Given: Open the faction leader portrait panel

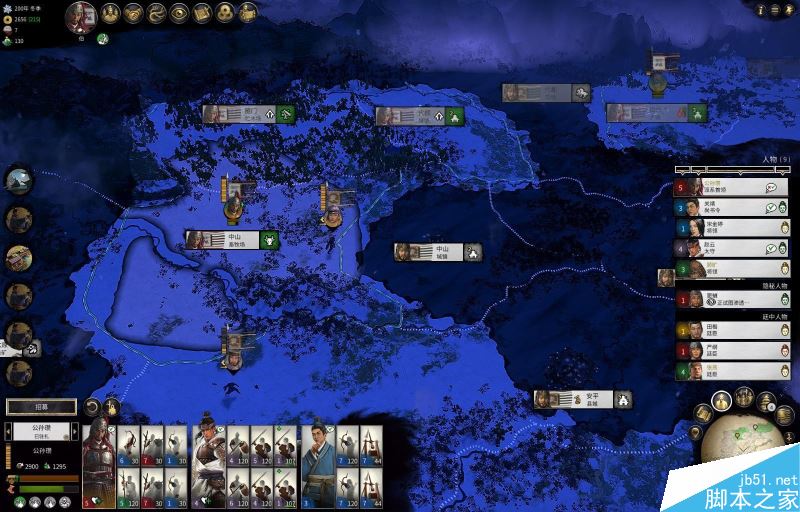Looking at the screenshot, I should pyautogui.click(x=81, y=14).
